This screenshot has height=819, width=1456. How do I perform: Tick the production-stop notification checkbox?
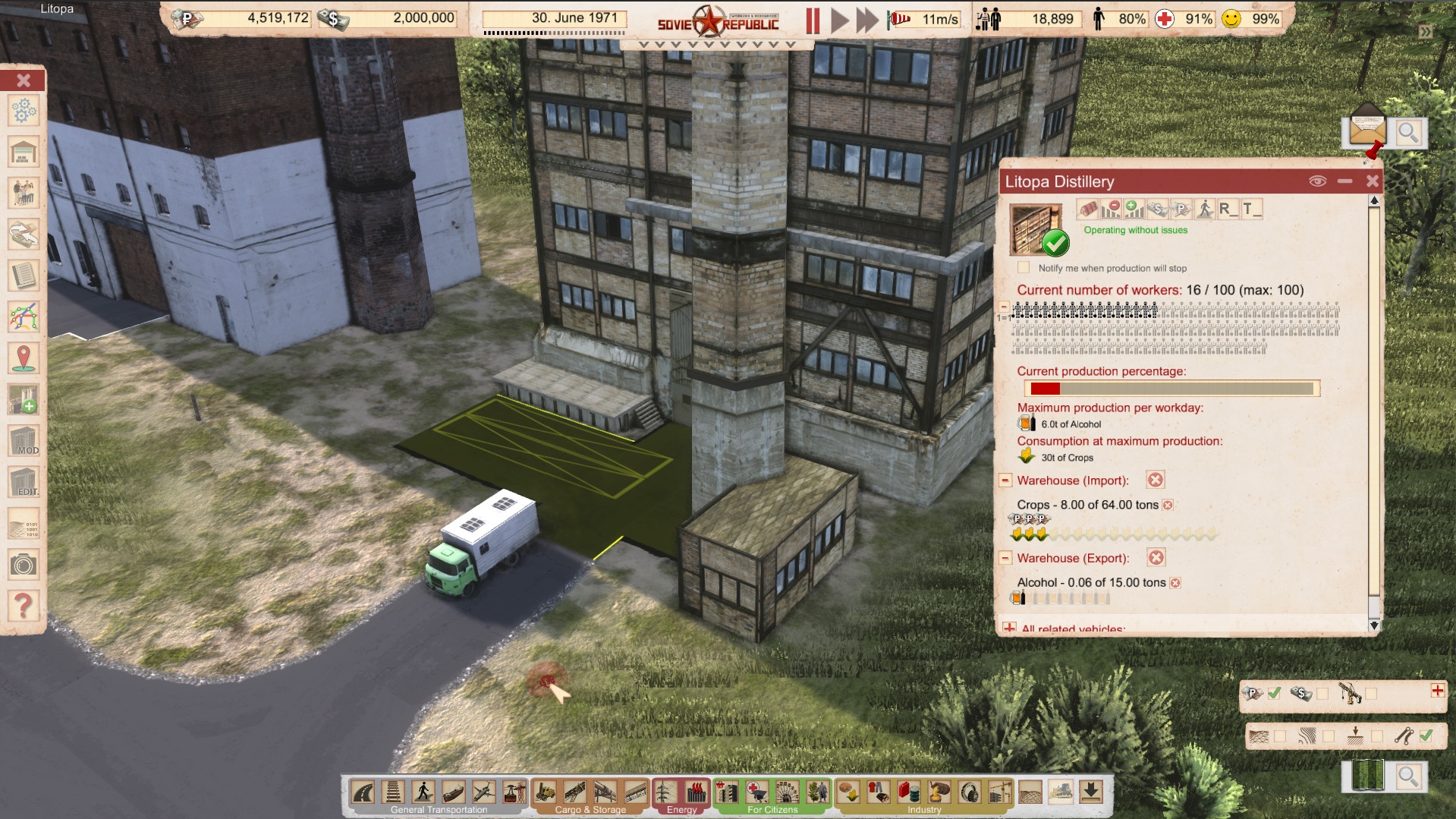click(x=1024, y=268)
